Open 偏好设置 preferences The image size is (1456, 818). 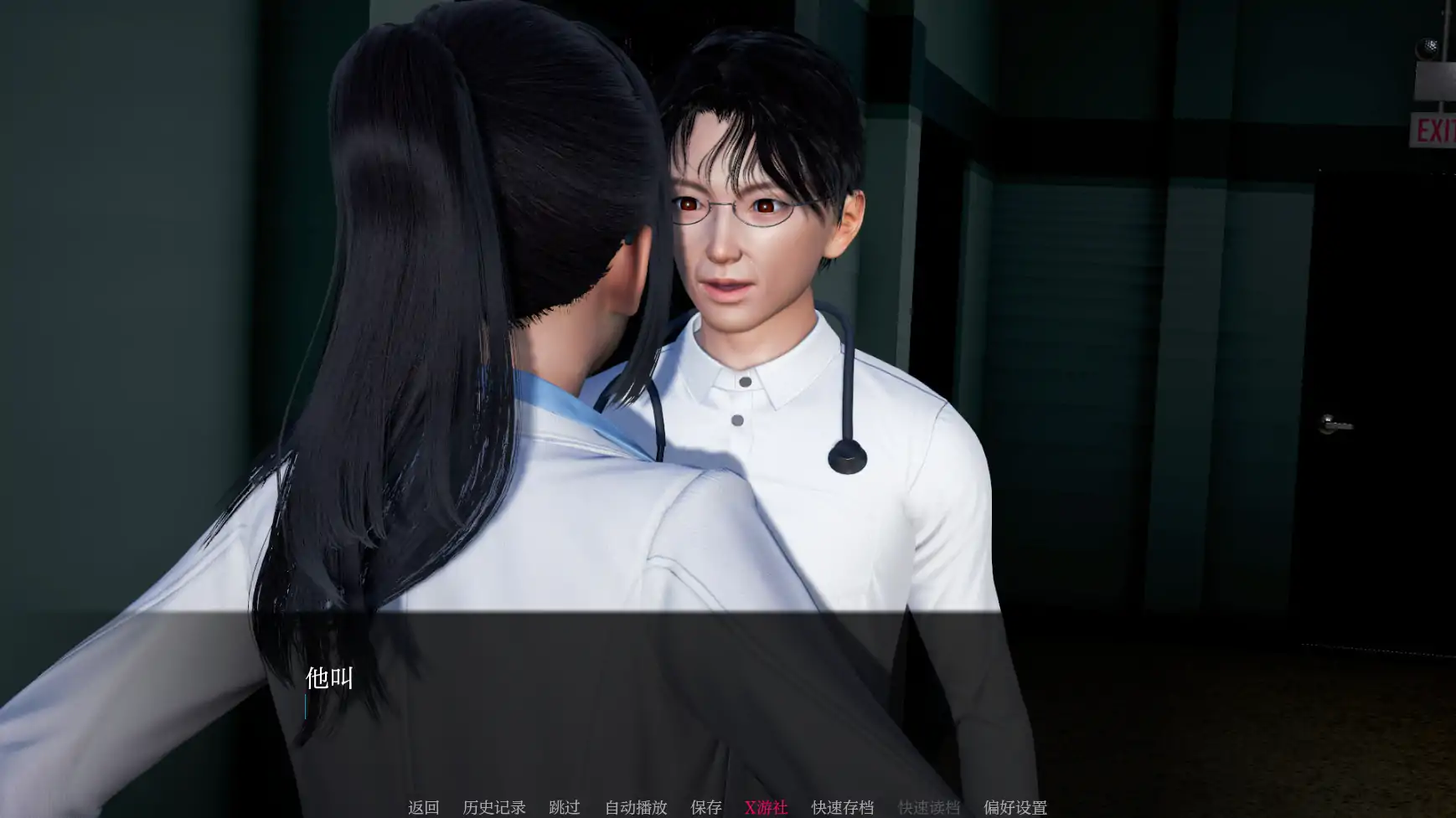pyautogui.click(x=1015, y=807)
